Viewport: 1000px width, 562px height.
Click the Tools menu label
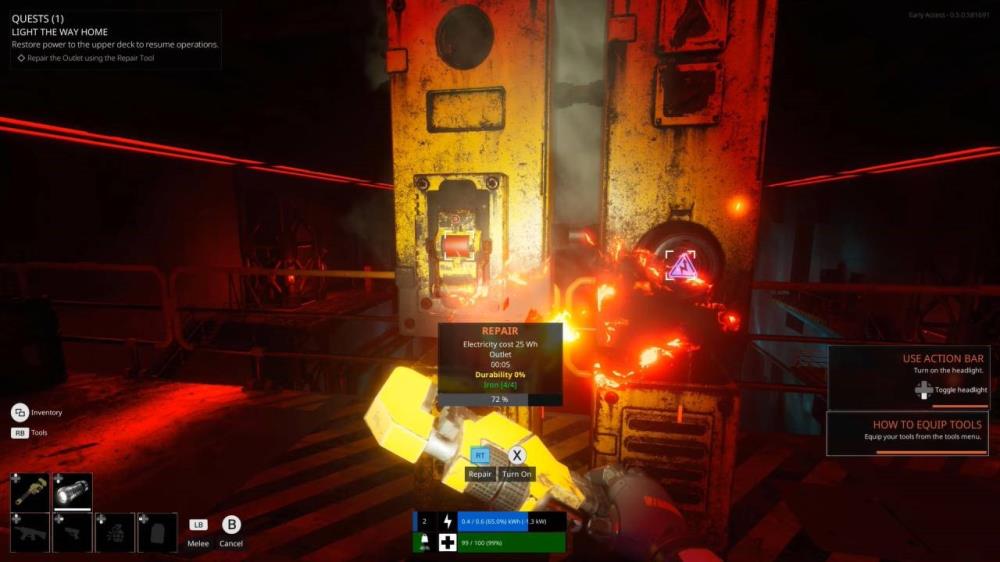coord(40,433)
